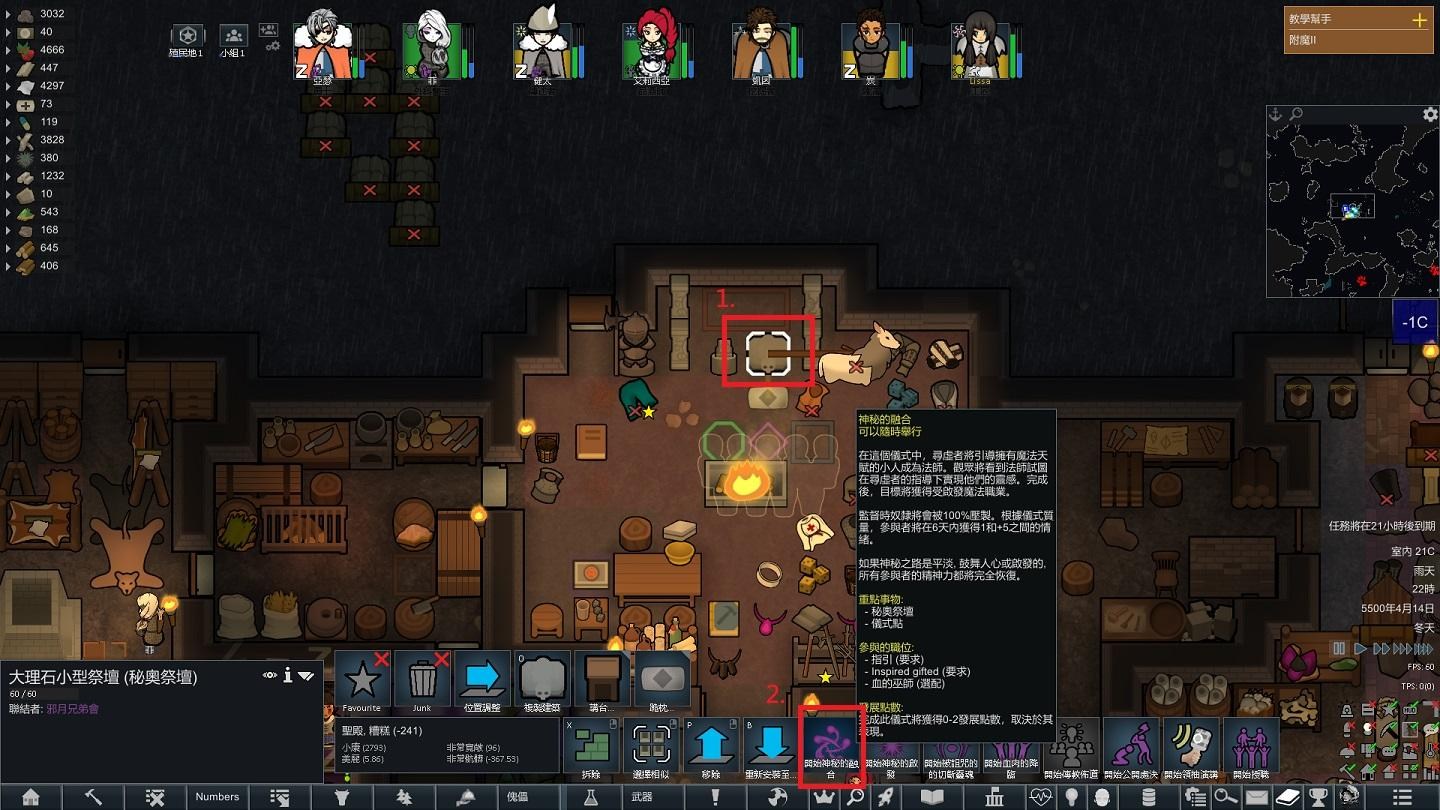Open history via the trophy icon
This screenshot has height=810, width=1440.
(x=1316, y=797)
